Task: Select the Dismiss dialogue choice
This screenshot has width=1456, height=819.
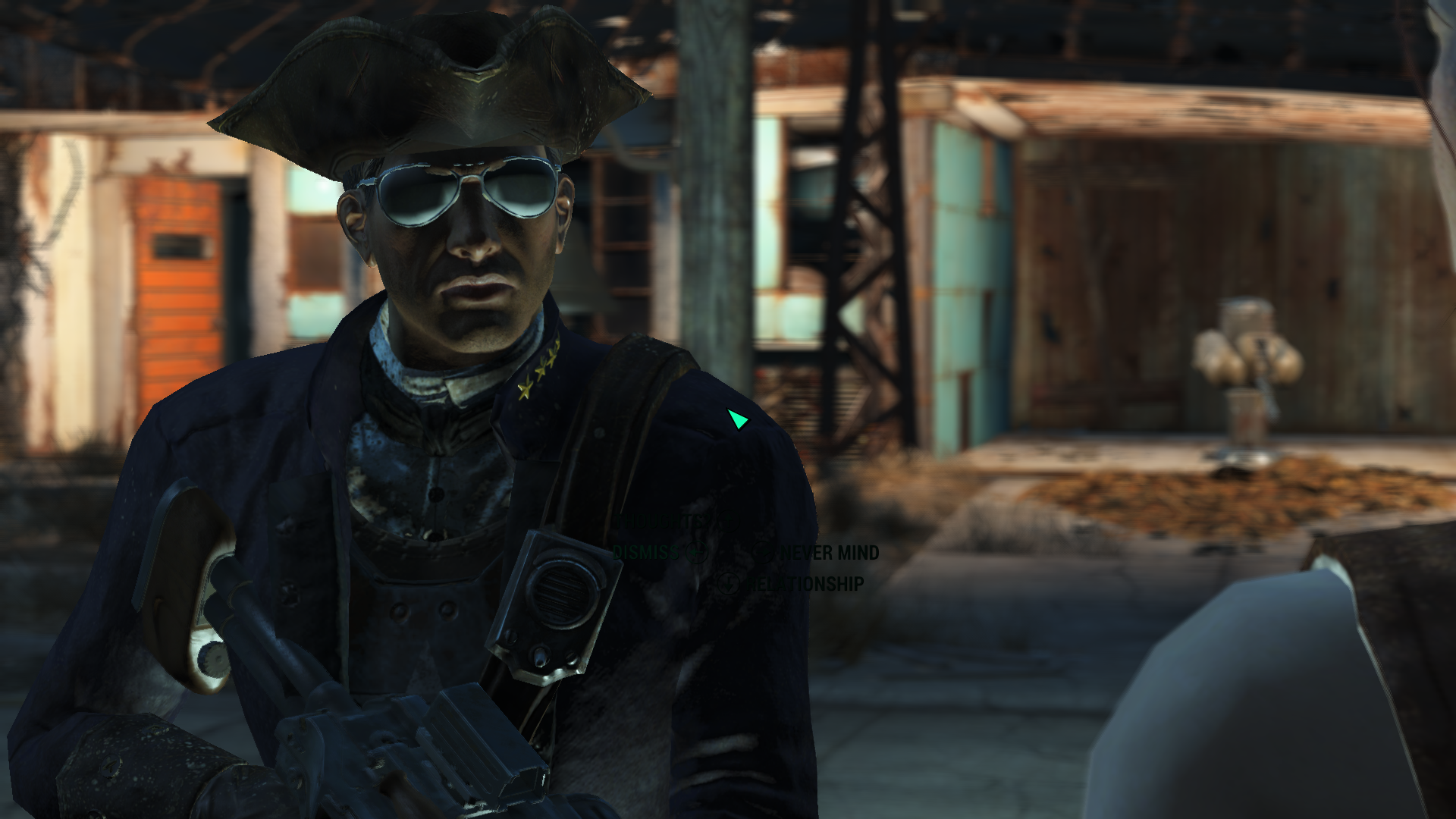Action: pyautogui.click(x=645, y=553)
